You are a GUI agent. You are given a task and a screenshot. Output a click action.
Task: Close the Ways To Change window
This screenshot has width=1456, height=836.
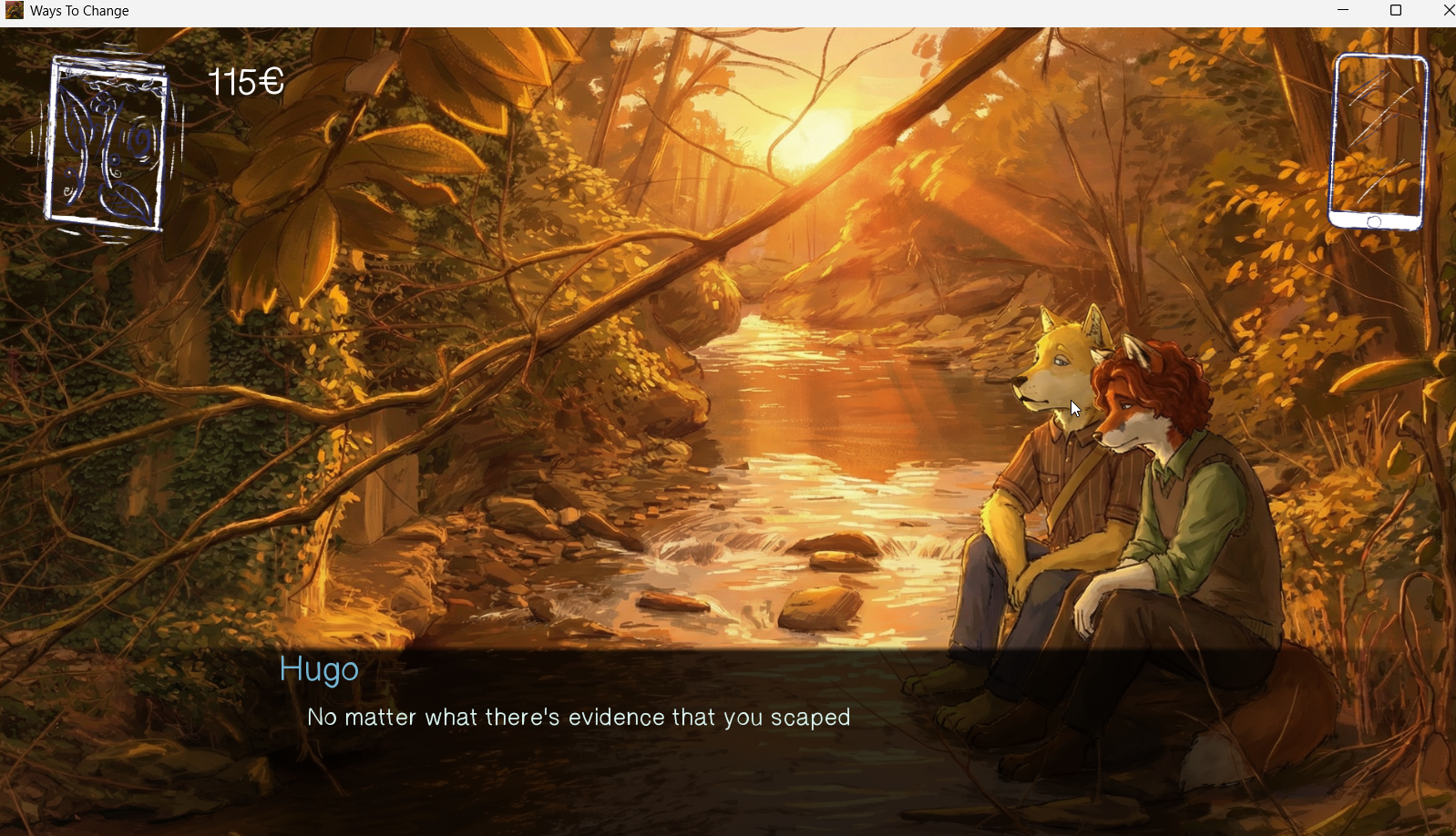pyautogui.click(x=1448, y=10)
